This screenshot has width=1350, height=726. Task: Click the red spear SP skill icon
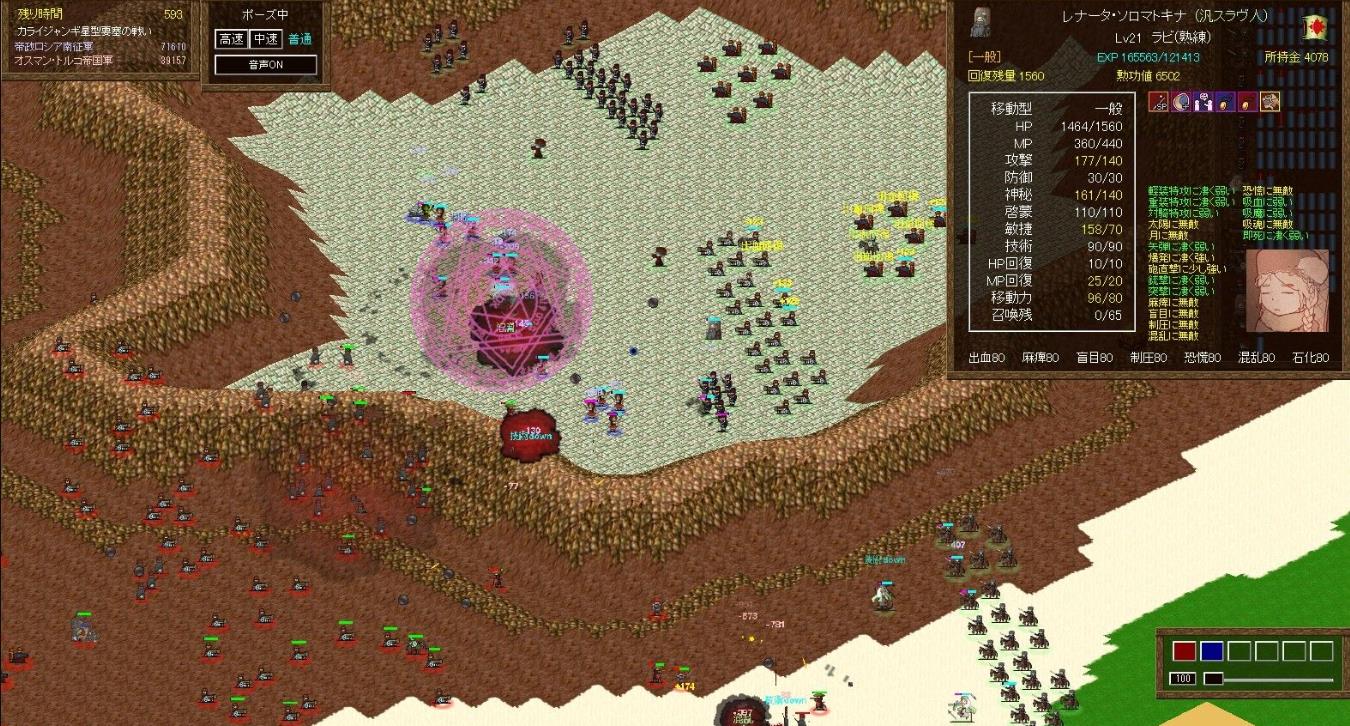coord(1159,101)
